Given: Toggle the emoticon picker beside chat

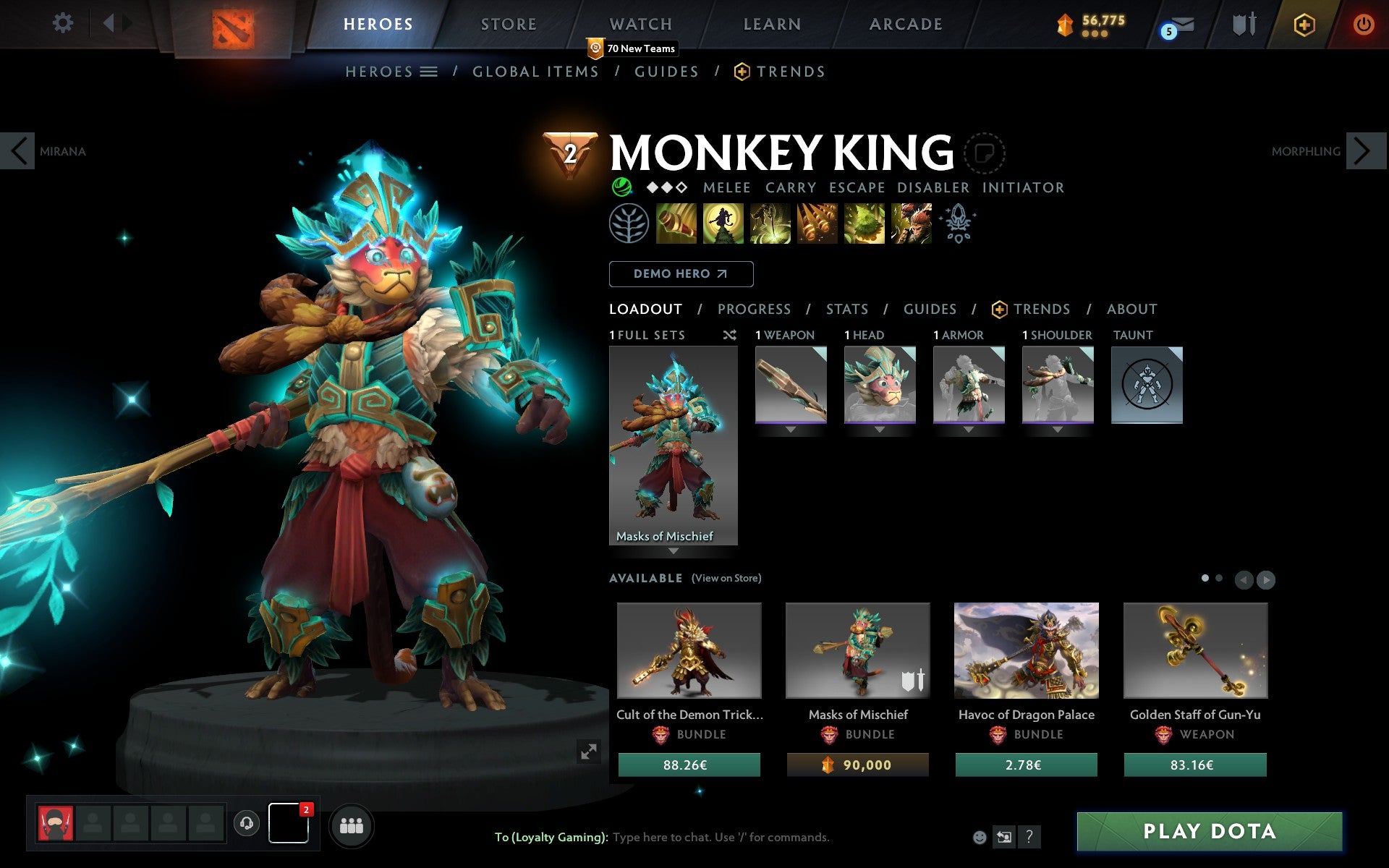Looking at the screenshot, I should tap(980, 838).
